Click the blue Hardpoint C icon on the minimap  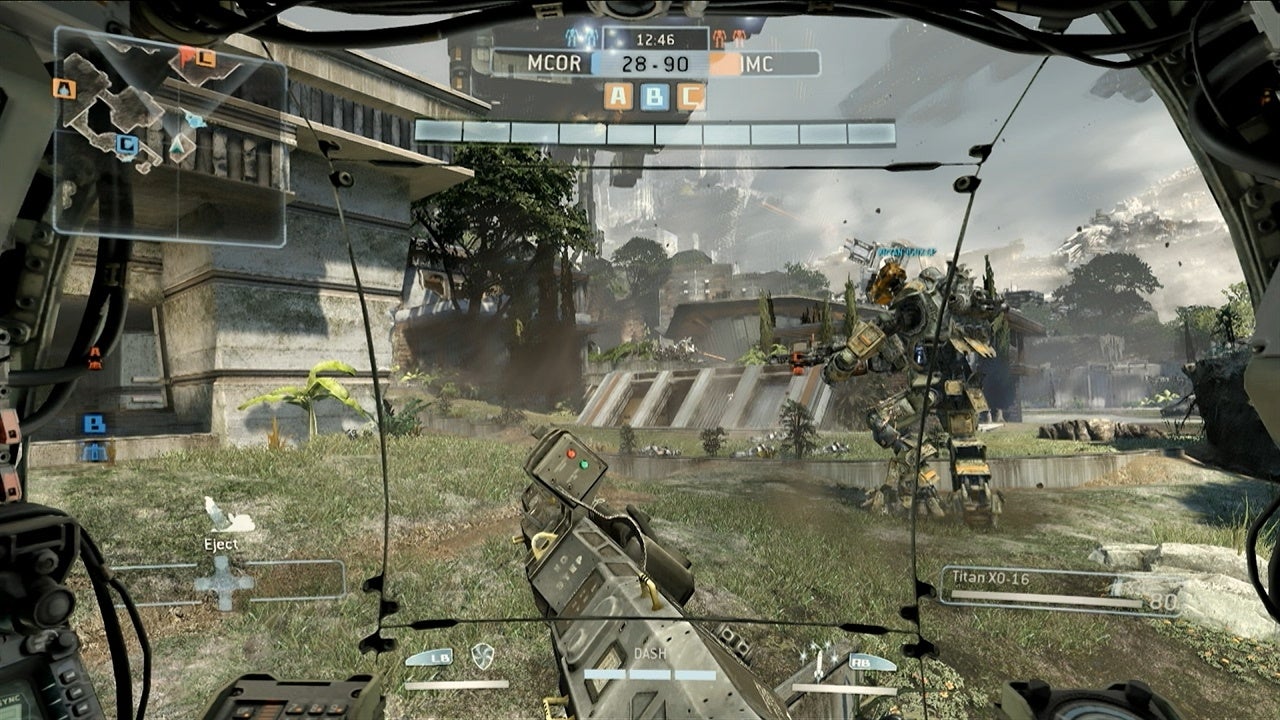pyautogui.click(x=126, y=142)
